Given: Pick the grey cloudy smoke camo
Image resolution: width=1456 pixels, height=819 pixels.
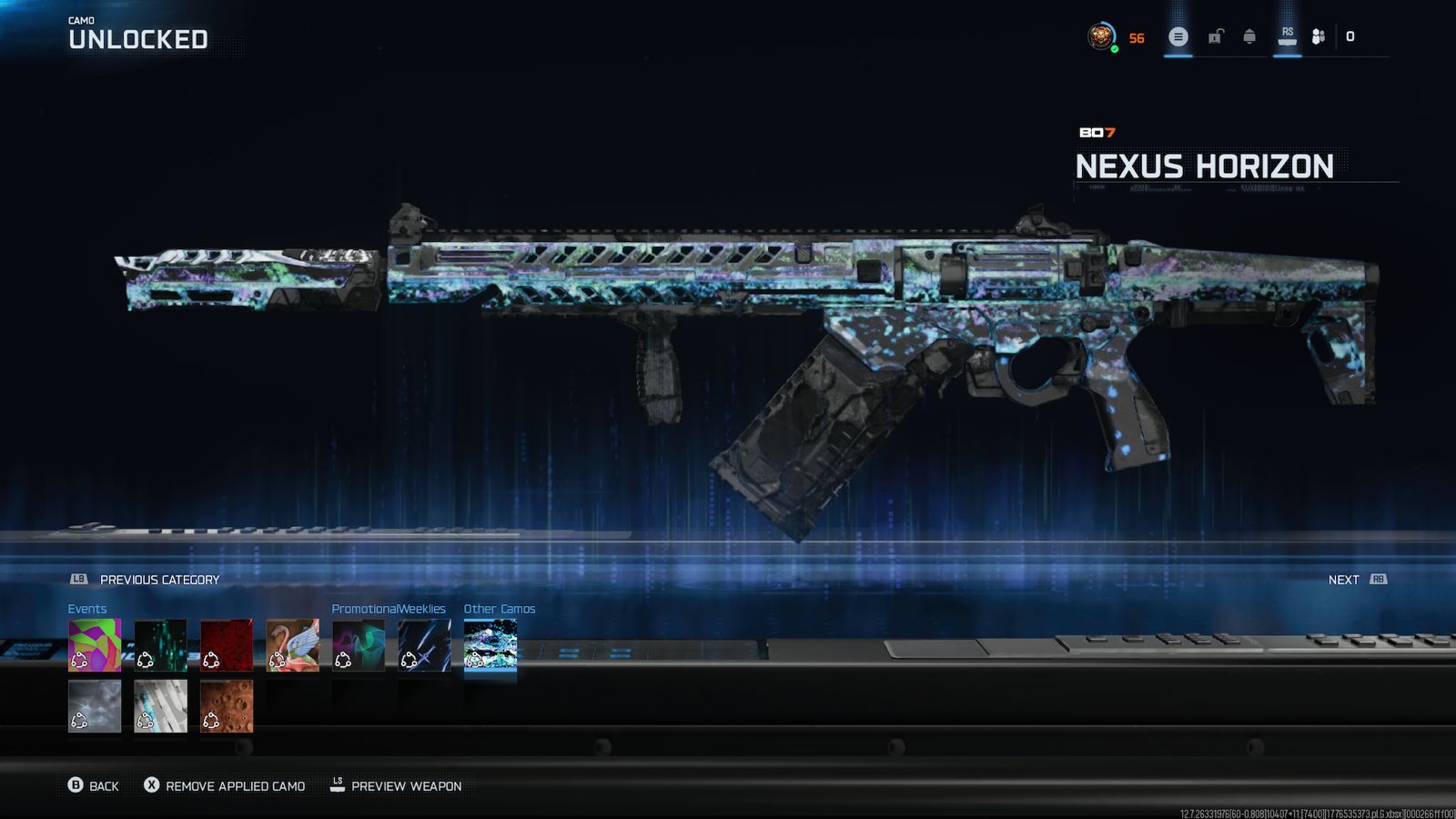Looking at the screenshot, I should pyautogui.click(x=95, y=706).
